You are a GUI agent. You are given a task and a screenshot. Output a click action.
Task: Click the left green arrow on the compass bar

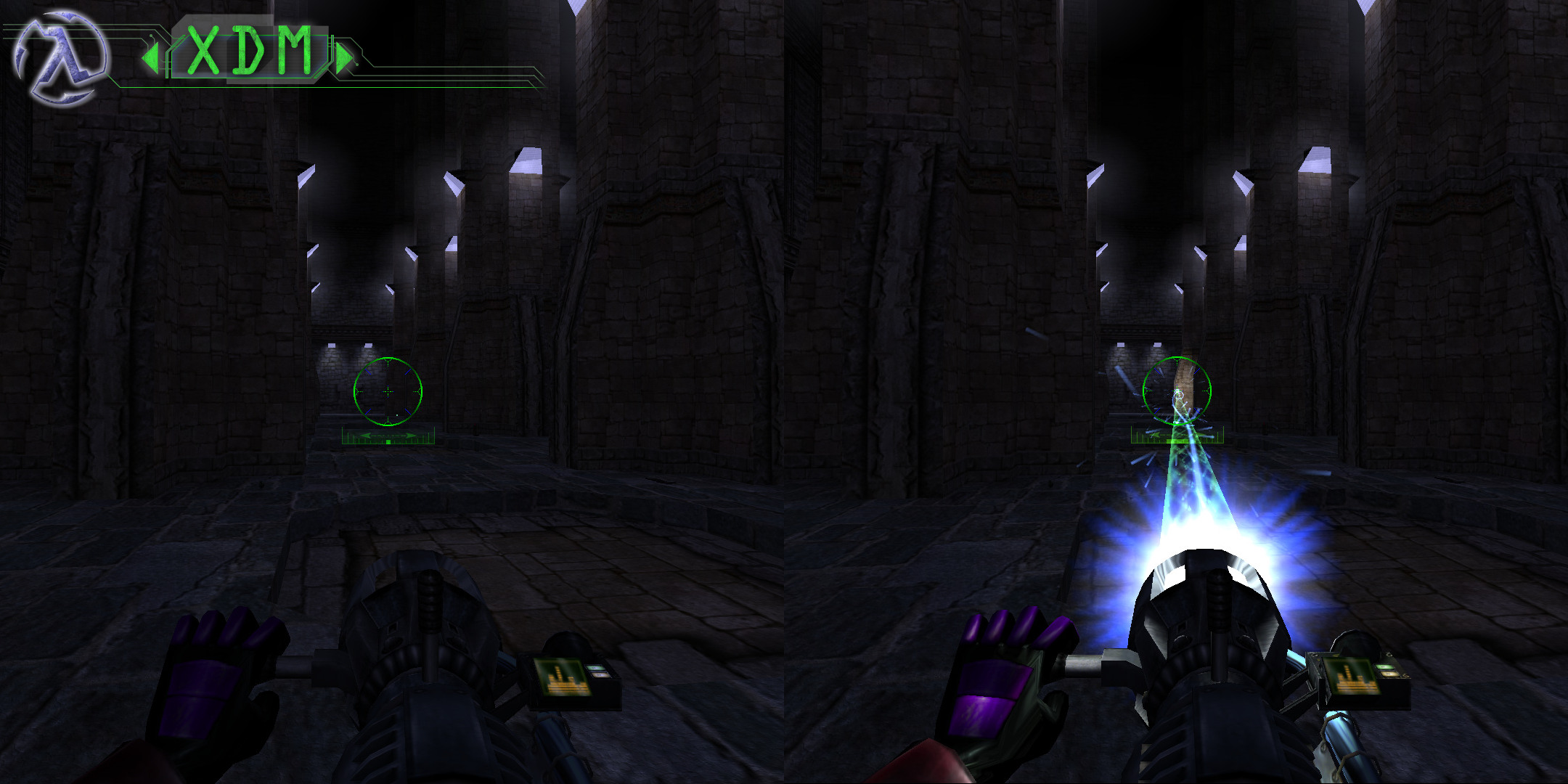pos(366,436)
